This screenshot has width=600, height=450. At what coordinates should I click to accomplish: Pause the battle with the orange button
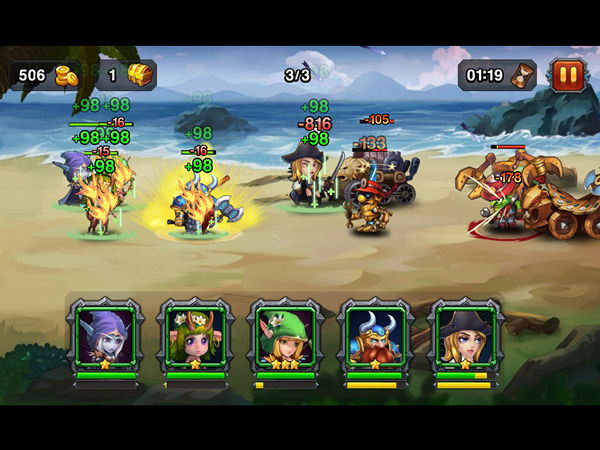(x=567, y=74)
